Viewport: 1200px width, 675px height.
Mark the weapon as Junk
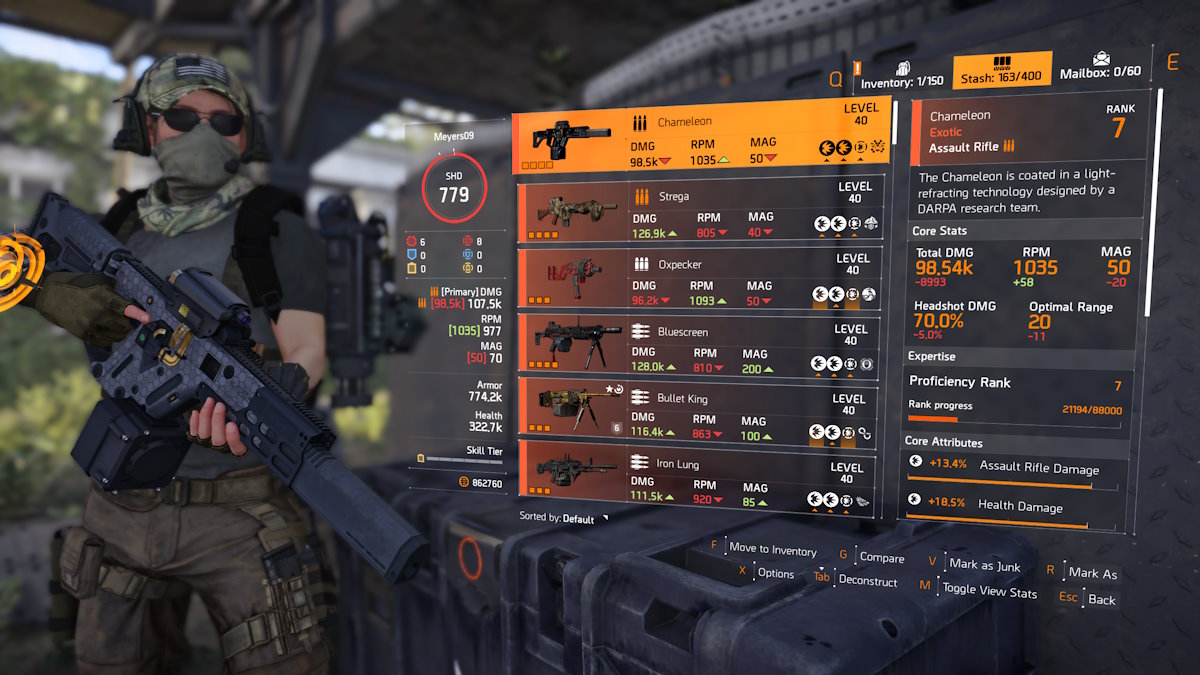(x=985, y=566)
